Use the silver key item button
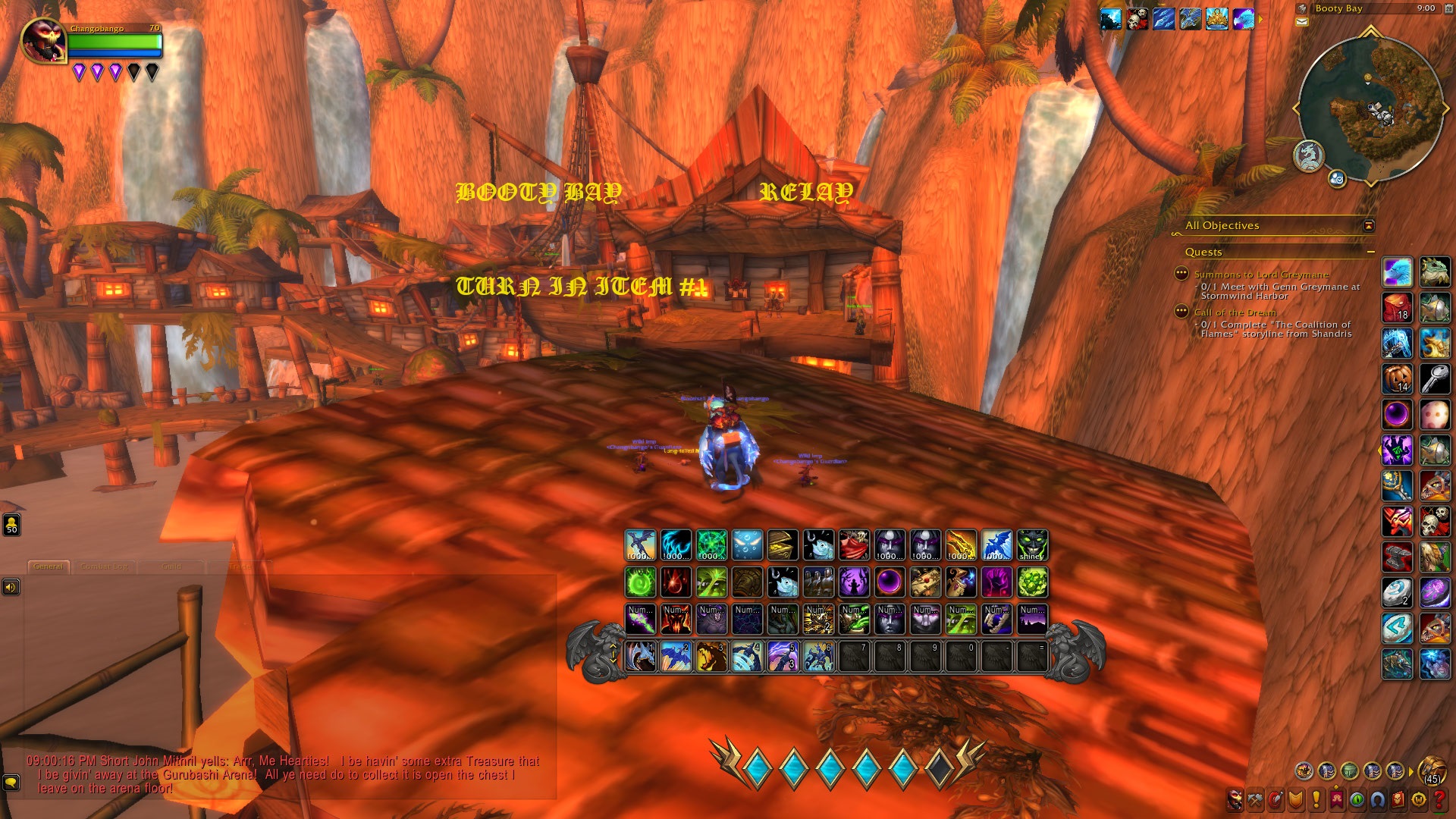The width and height of the screenshot is (1456, 819). [1435, 378]
